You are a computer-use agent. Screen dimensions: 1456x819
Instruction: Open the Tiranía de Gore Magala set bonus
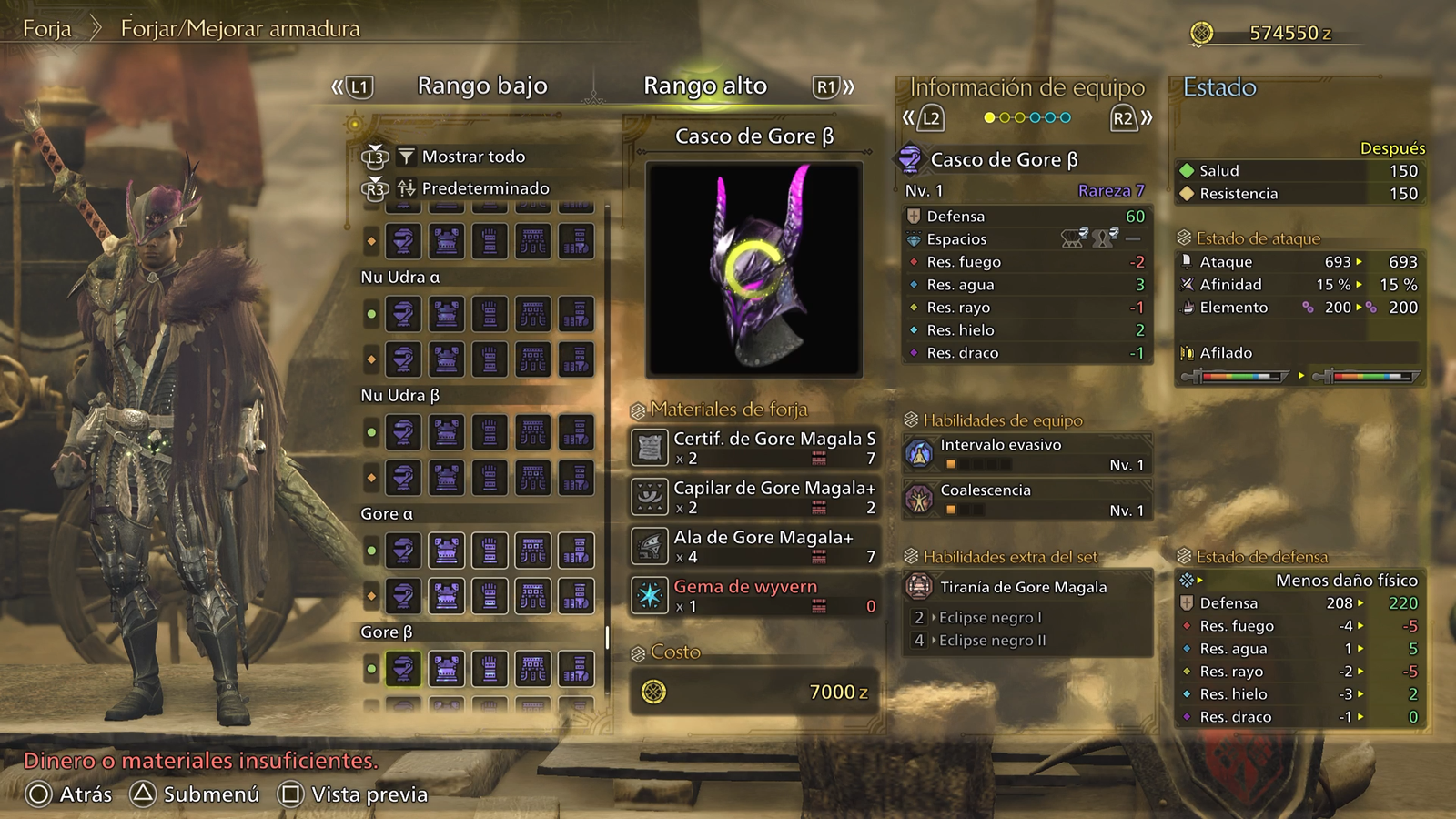[x=1023, y=587]
